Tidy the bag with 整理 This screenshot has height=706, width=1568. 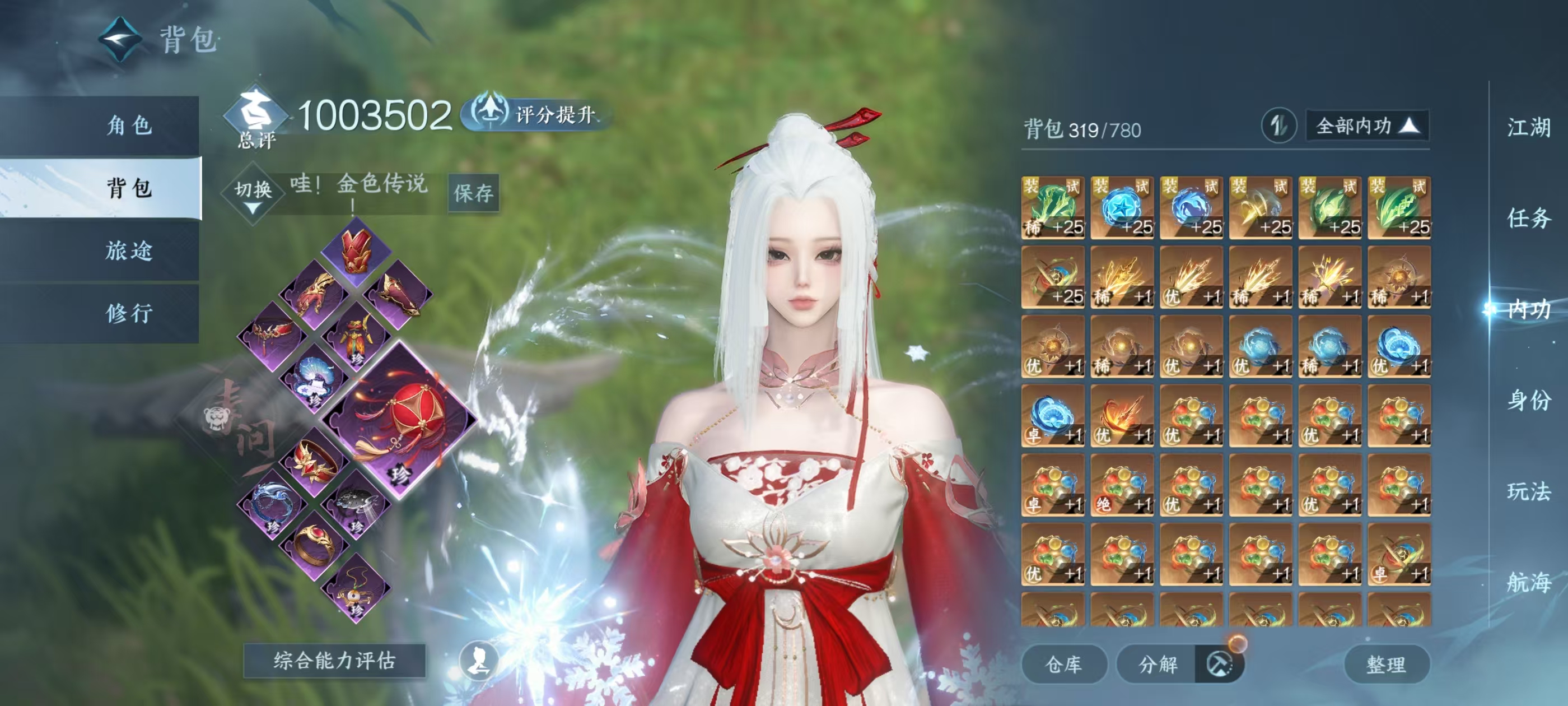(1385, 664)
